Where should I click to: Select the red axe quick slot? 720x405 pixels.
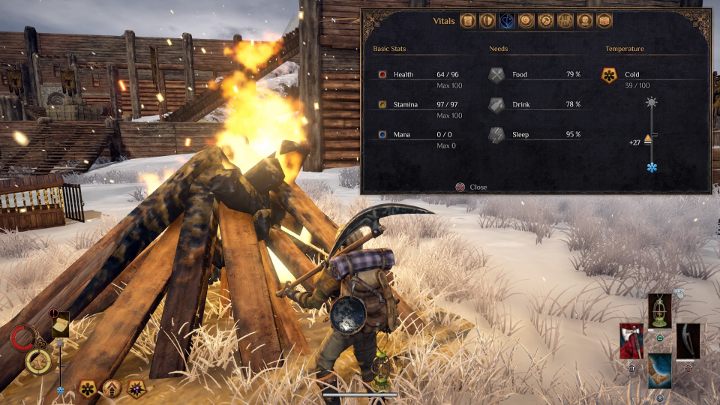tap(631, 340)
